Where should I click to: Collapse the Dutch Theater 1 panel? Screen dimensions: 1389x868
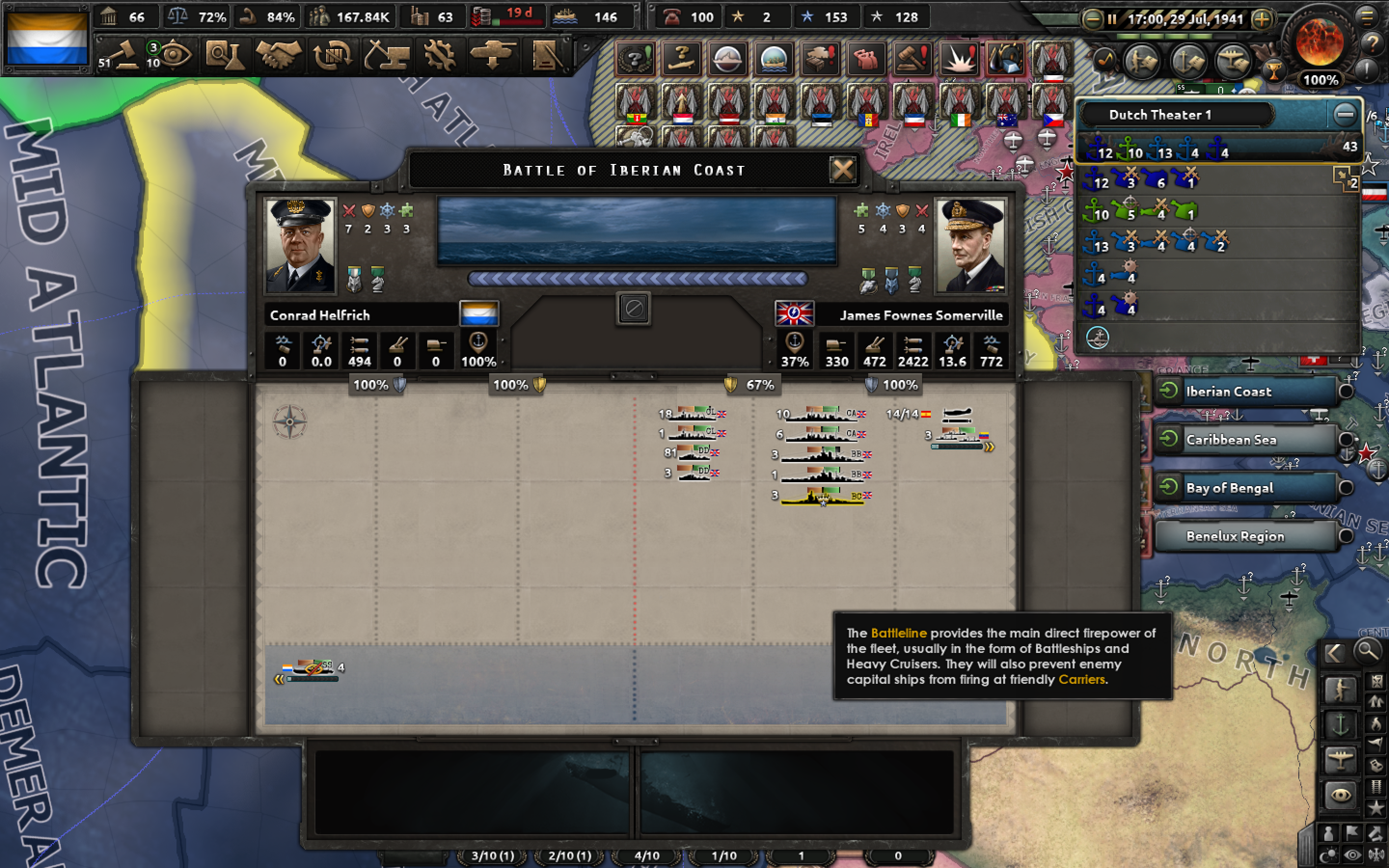click(1346, 114)
